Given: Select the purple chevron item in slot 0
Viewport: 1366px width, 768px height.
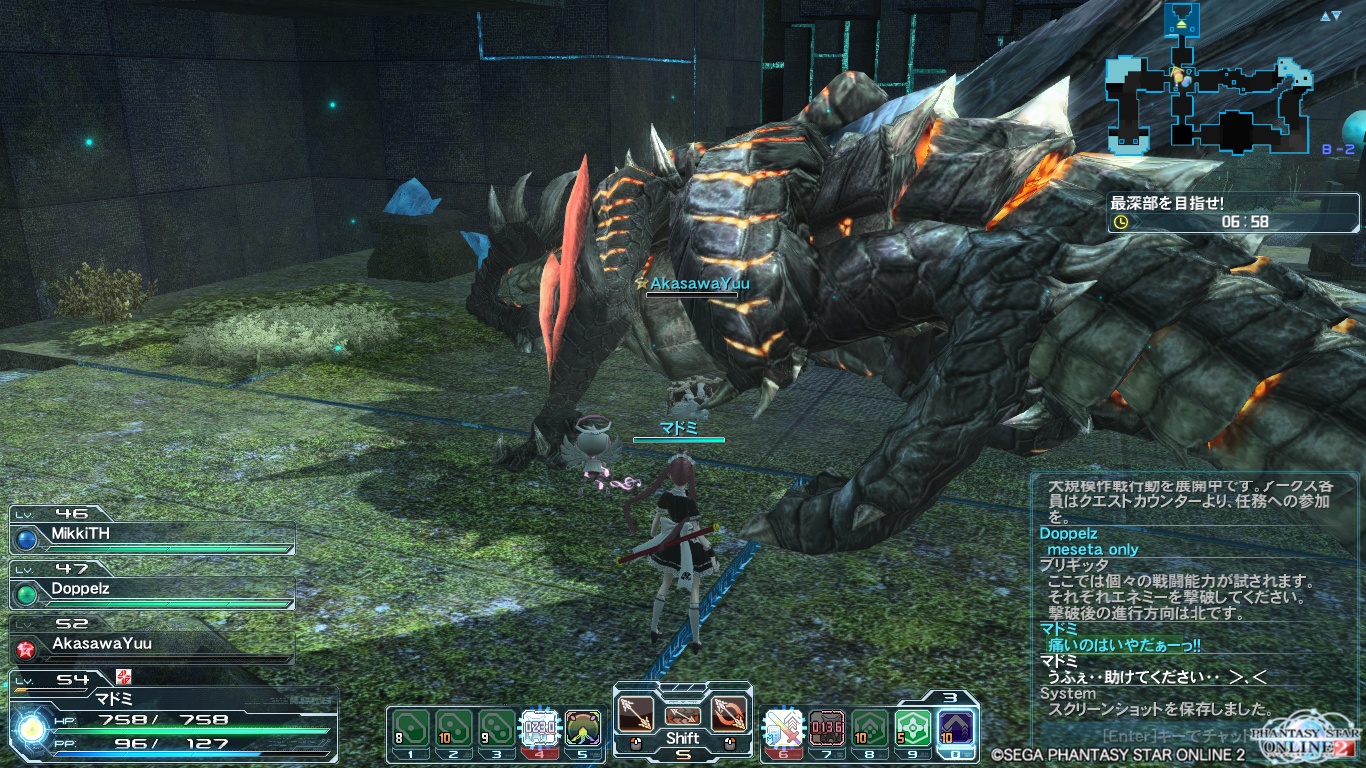Looking at the screenshot, I should [x=956, y=727].
